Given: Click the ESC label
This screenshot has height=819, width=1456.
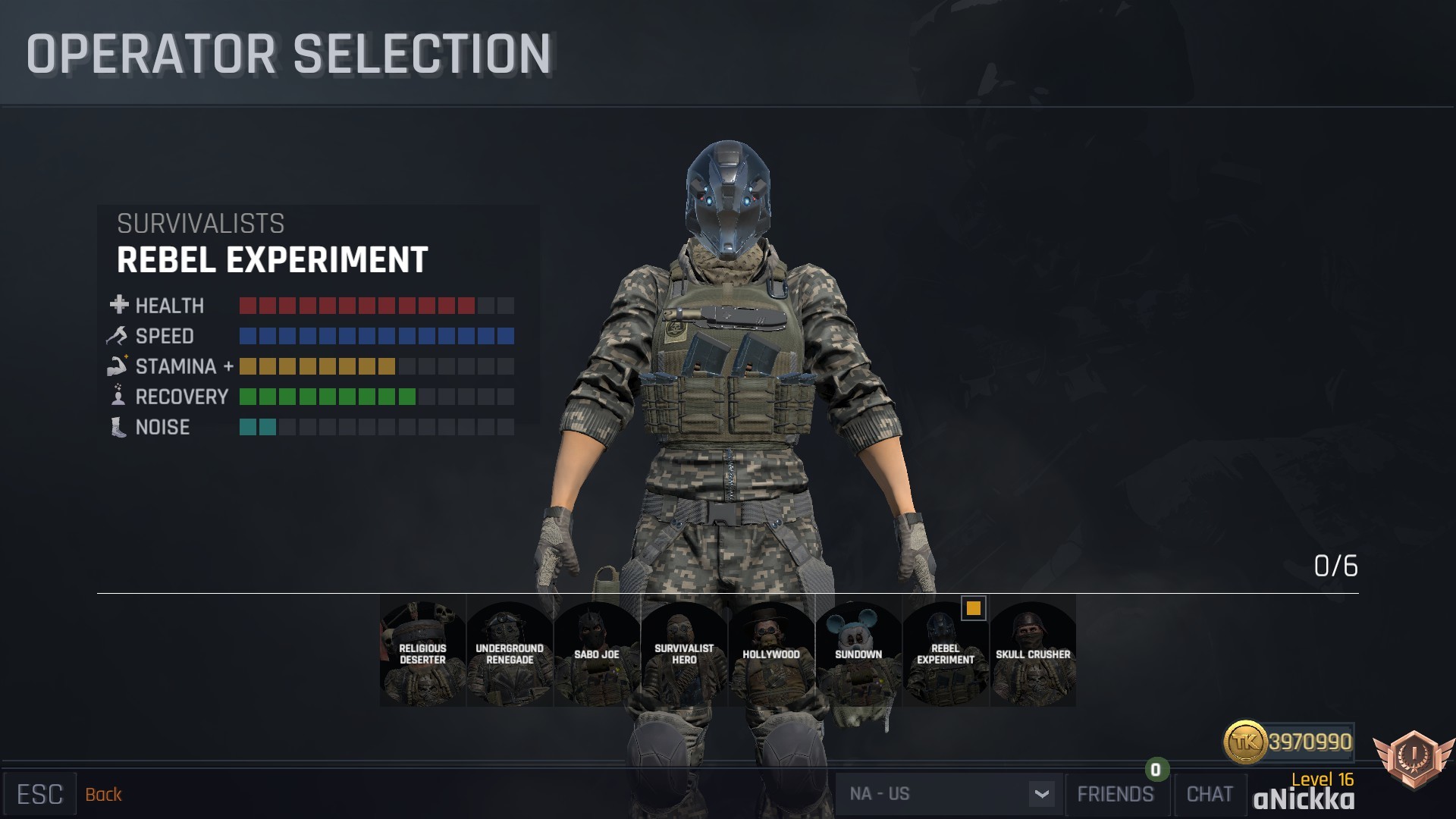Looking at the screenshot, I should tap(39, 792).
